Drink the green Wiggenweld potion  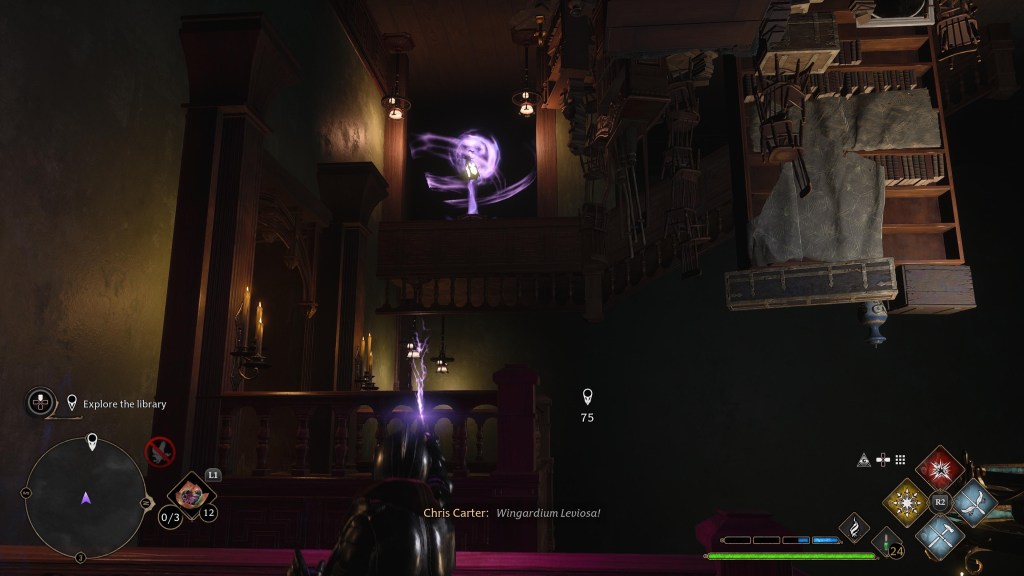pos(885,544)
